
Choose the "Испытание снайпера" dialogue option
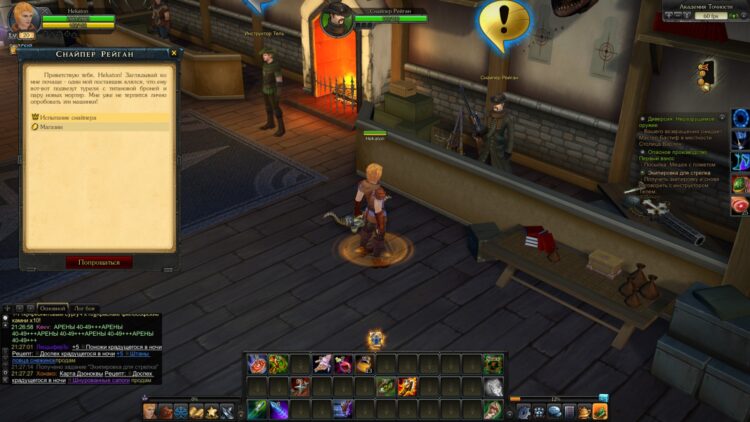pyautogui.click(x=70, y=118)
